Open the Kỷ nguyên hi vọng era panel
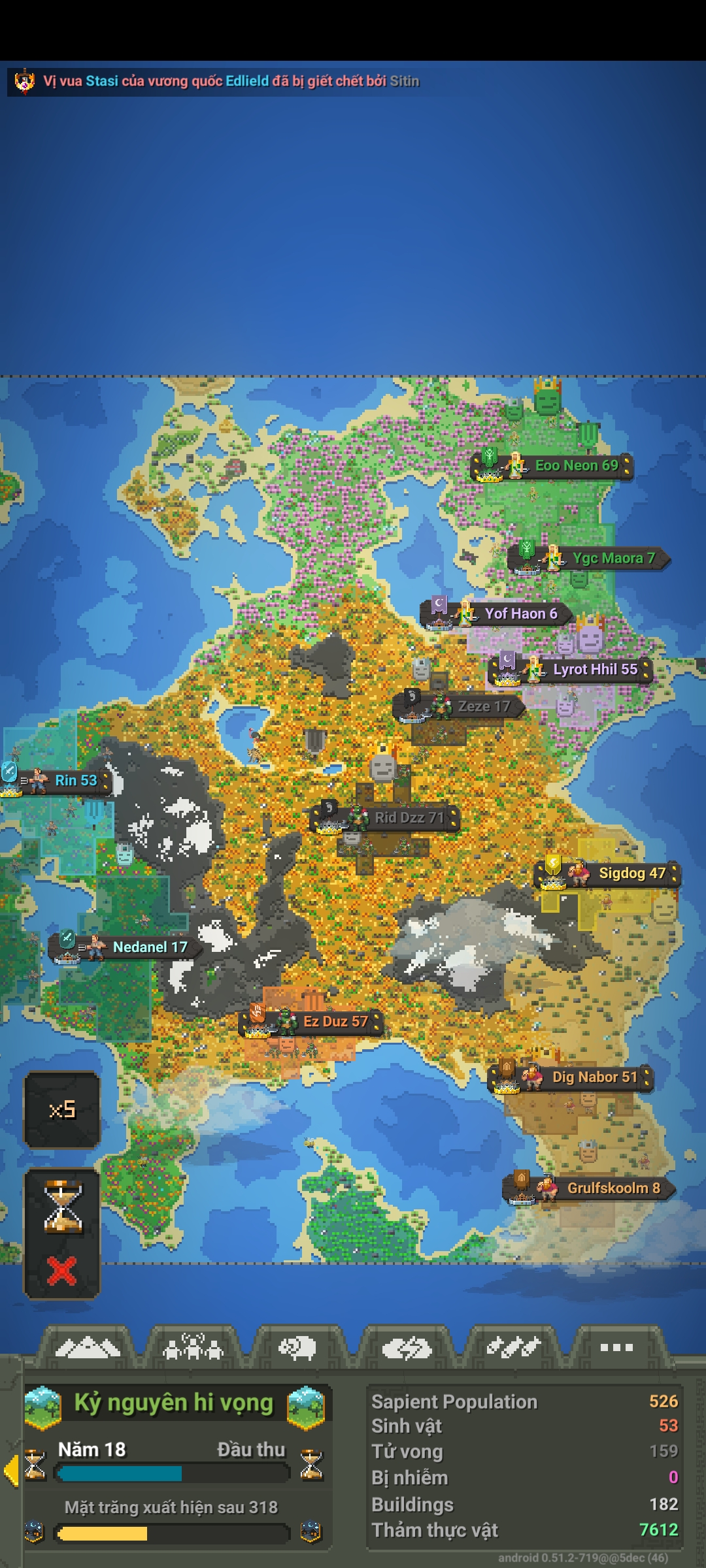The width and height of the screenshot is (706, 1568). pyautogui.click(x=174, y=1403)
